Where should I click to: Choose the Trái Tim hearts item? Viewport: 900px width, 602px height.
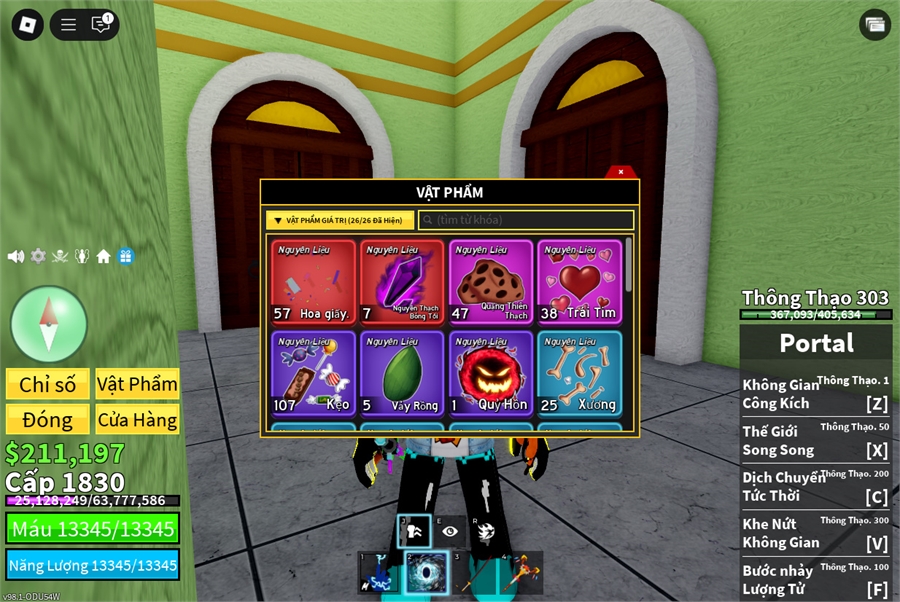[579, 282]
